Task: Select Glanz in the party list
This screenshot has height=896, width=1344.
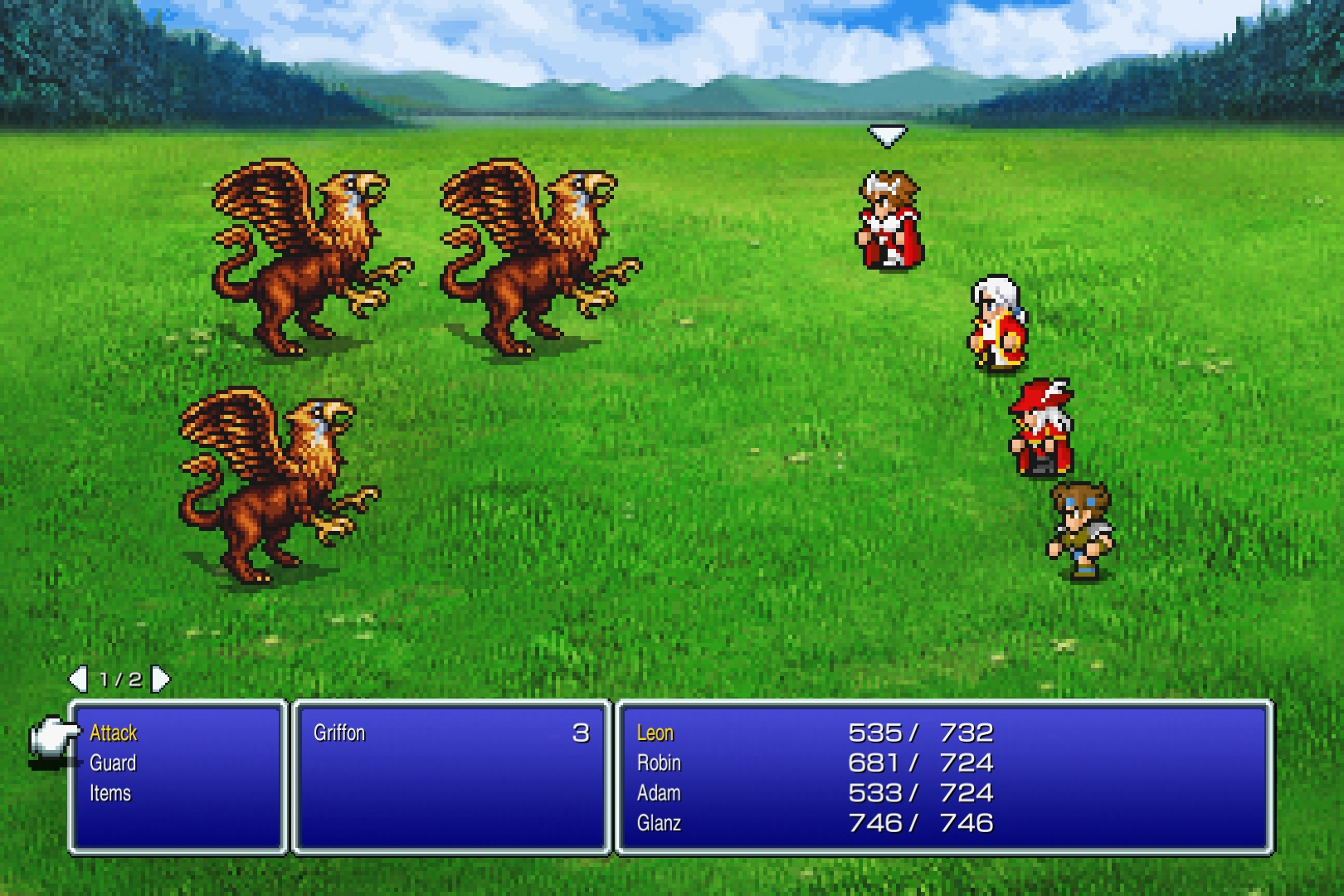Action: pyautogui.click(x=659, y=823)
